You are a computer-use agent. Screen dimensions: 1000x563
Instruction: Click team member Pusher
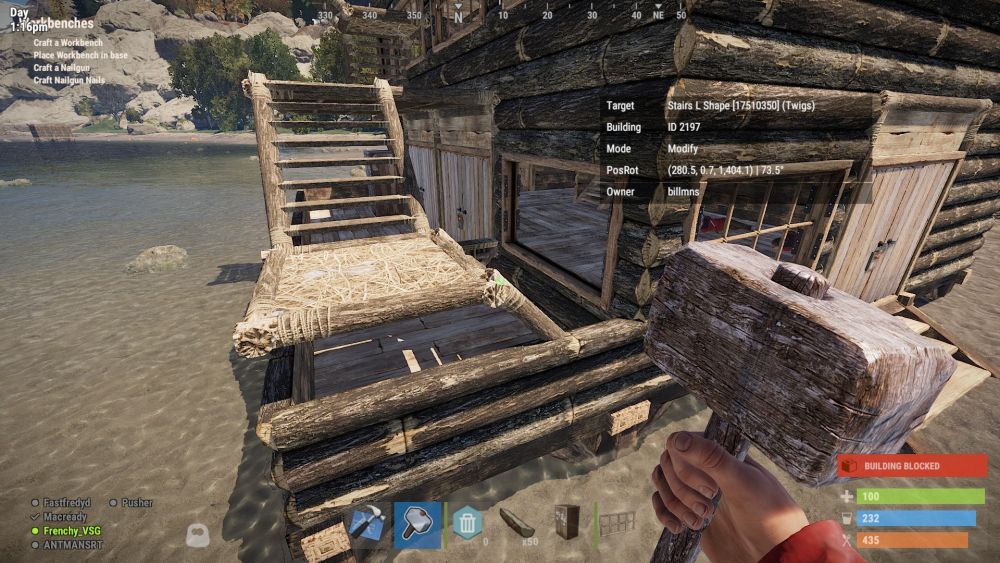click(x=137, y=502)
